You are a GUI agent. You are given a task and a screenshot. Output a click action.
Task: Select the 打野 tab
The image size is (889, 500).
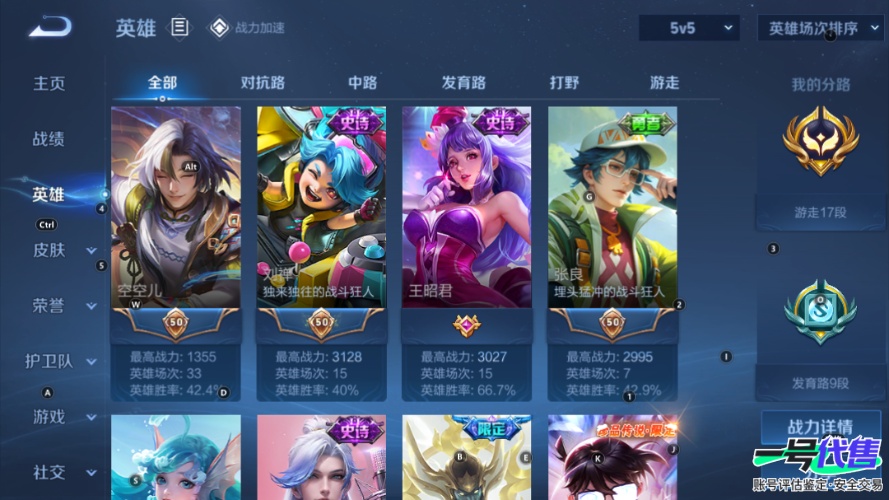[564, 83]
